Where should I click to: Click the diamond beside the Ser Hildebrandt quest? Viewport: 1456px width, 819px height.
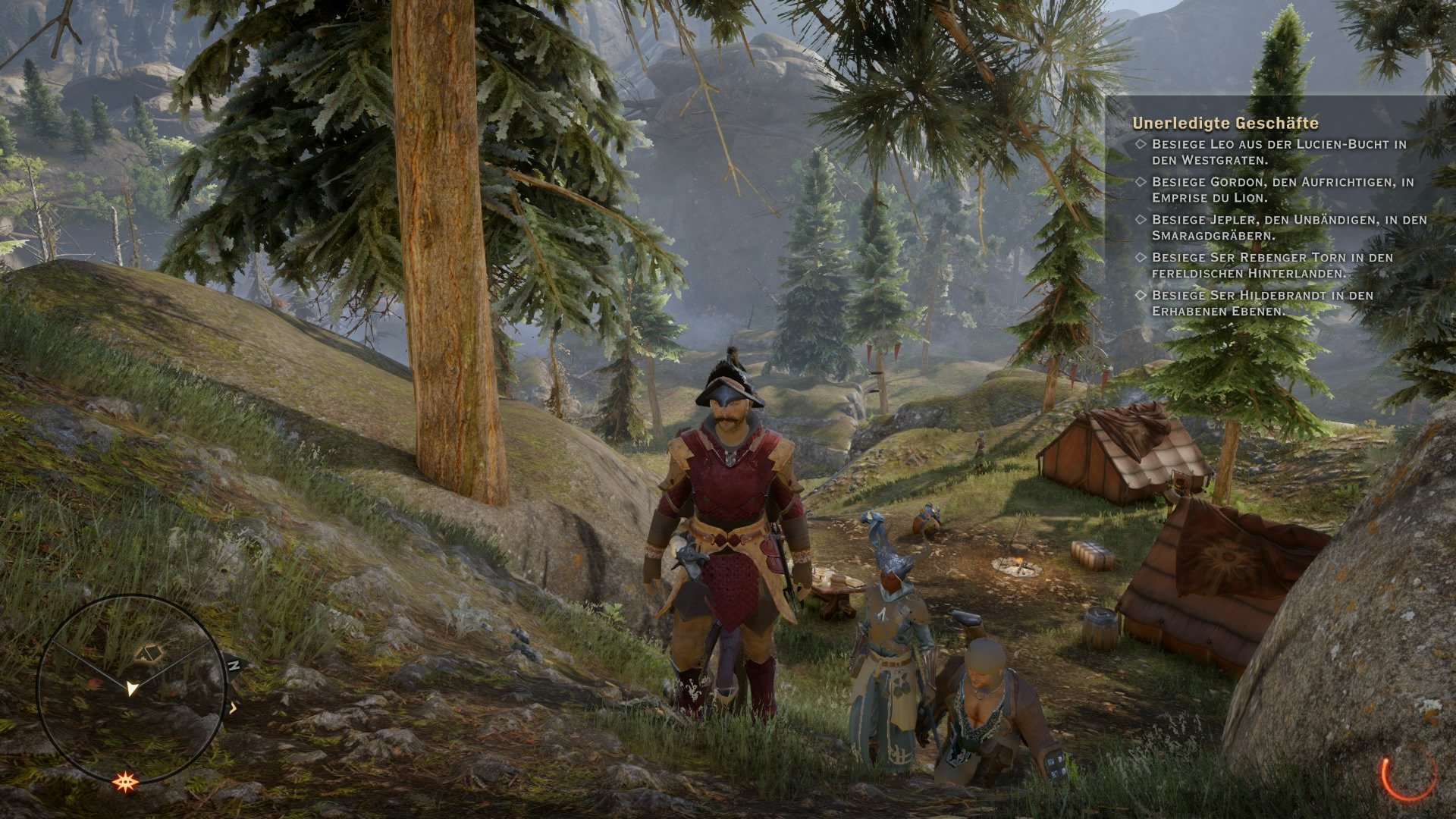(x=1141, y=295)
